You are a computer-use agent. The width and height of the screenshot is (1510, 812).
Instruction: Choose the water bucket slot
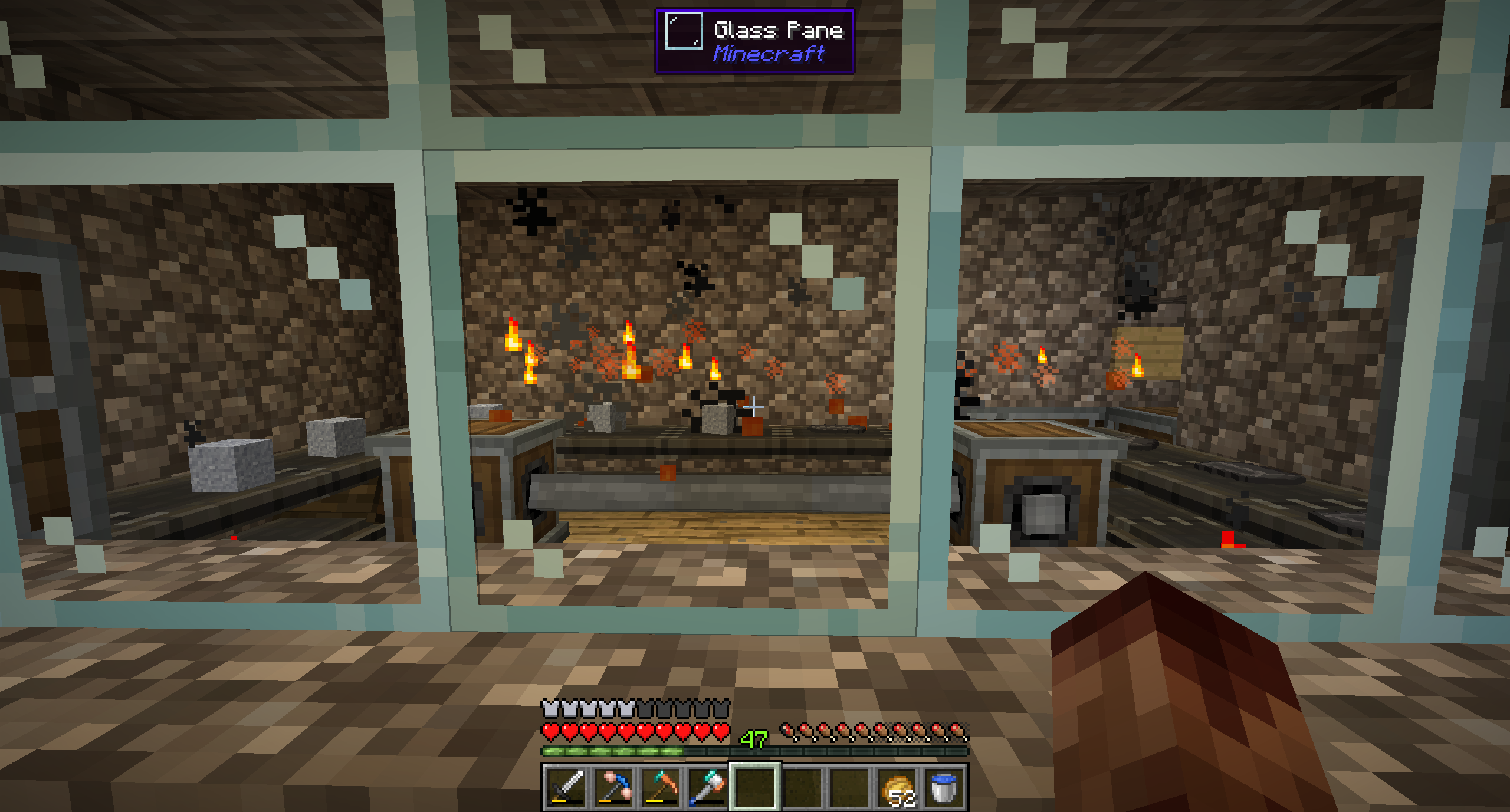[944, 787]
